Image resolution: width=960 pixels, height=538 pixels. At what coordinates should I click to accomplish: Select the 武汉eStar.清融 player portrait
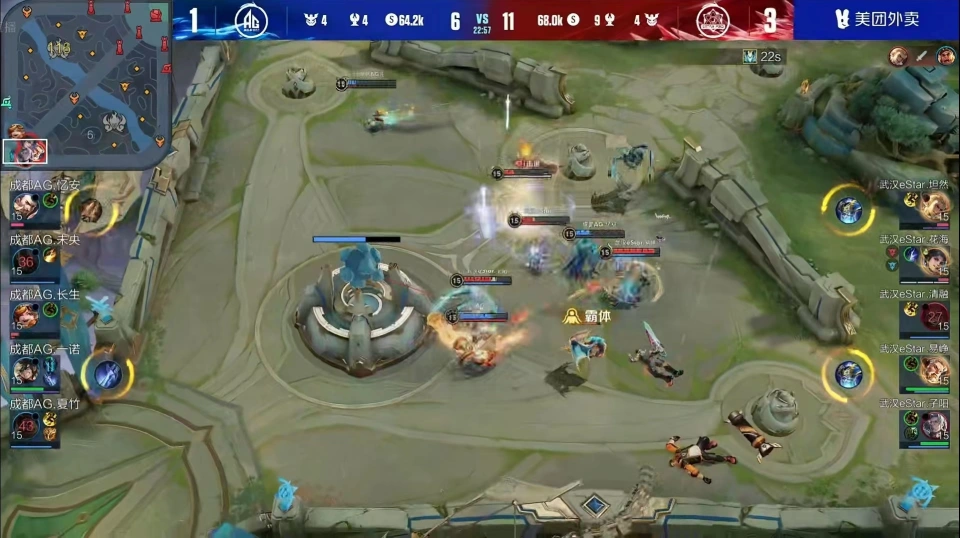[935, 317]
